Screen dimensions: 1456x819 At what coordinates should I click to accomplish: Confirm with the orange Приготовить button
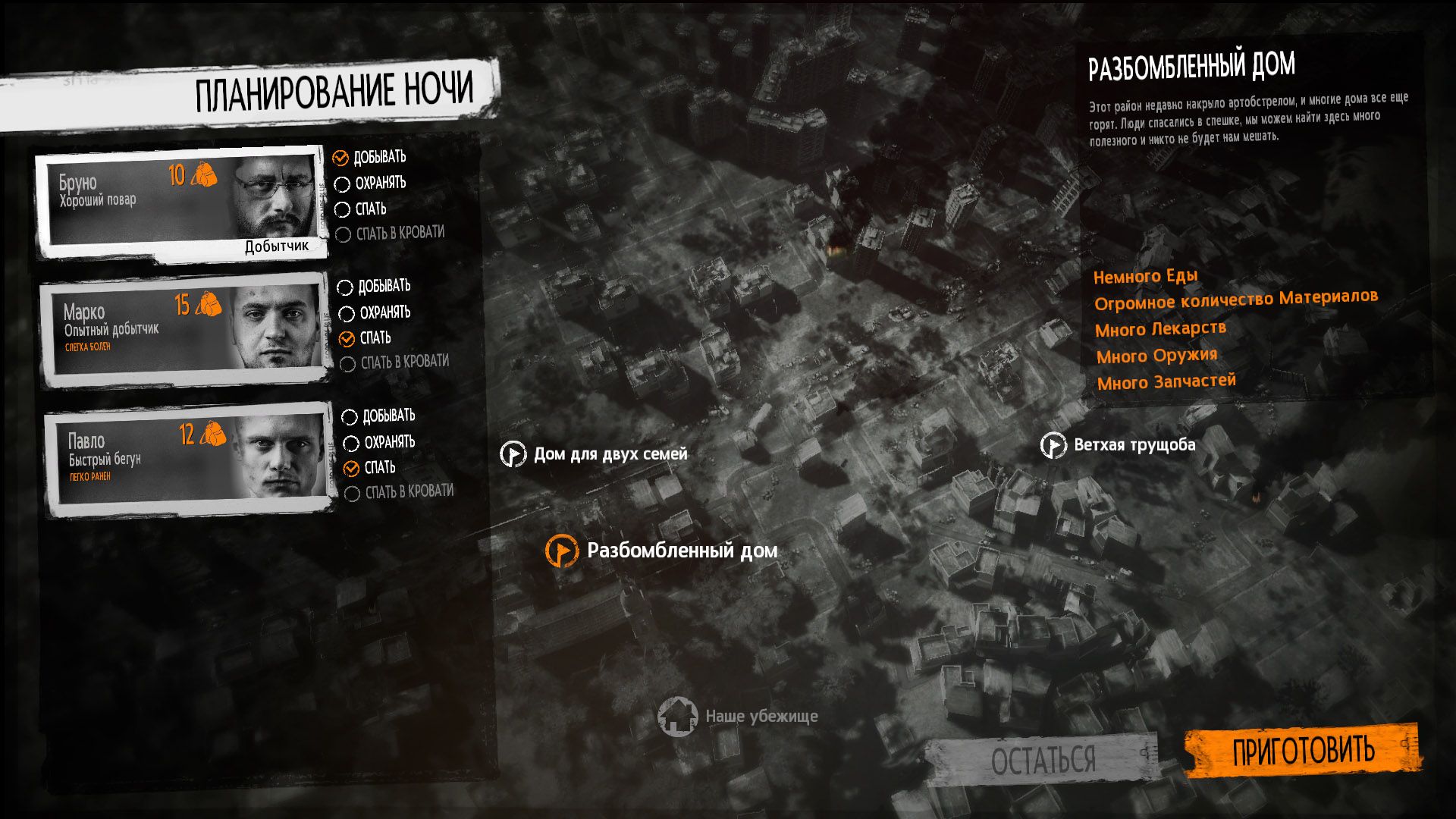pos(1302,751)
